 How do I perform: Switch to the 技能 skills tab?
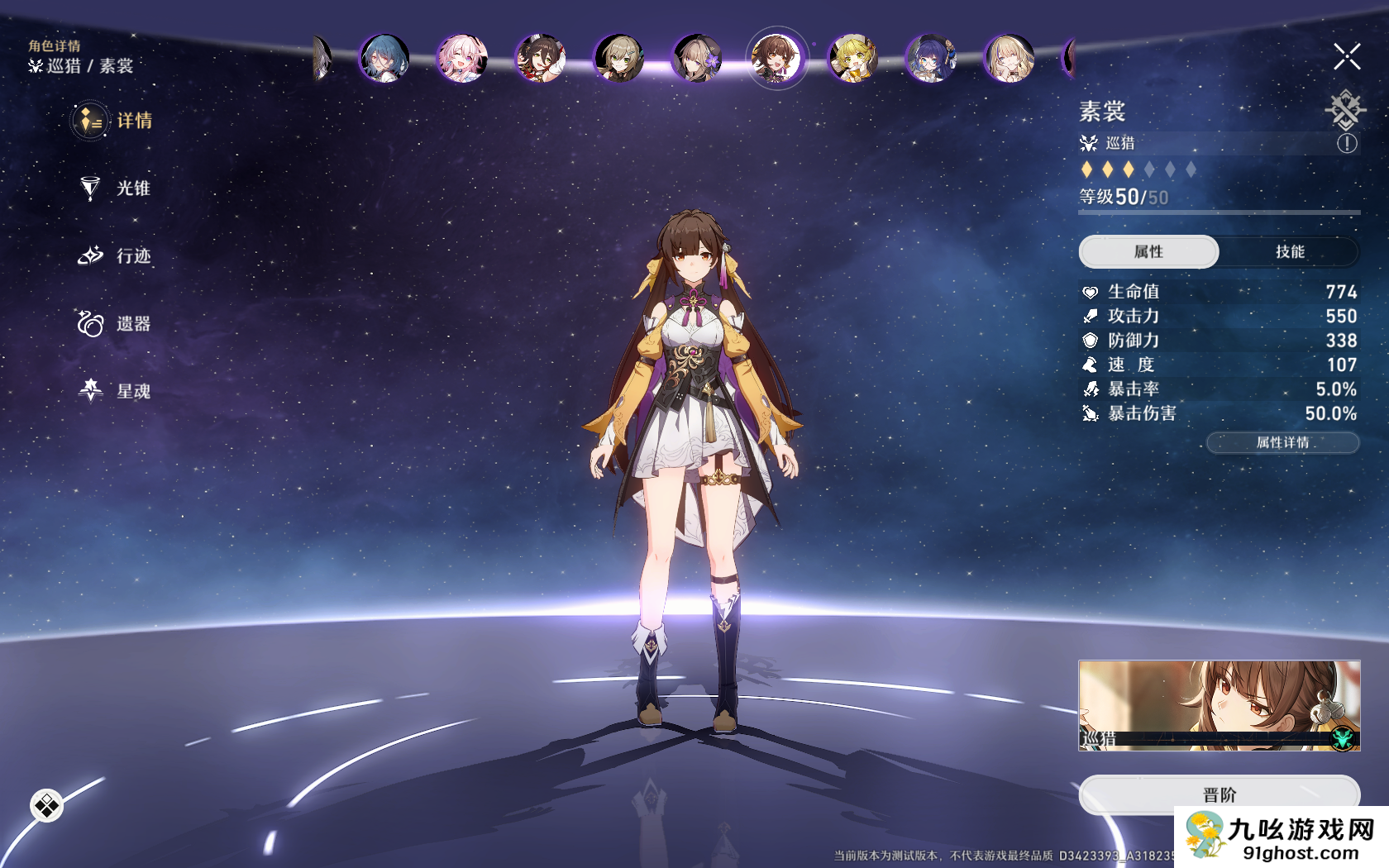click(1289, 252)
